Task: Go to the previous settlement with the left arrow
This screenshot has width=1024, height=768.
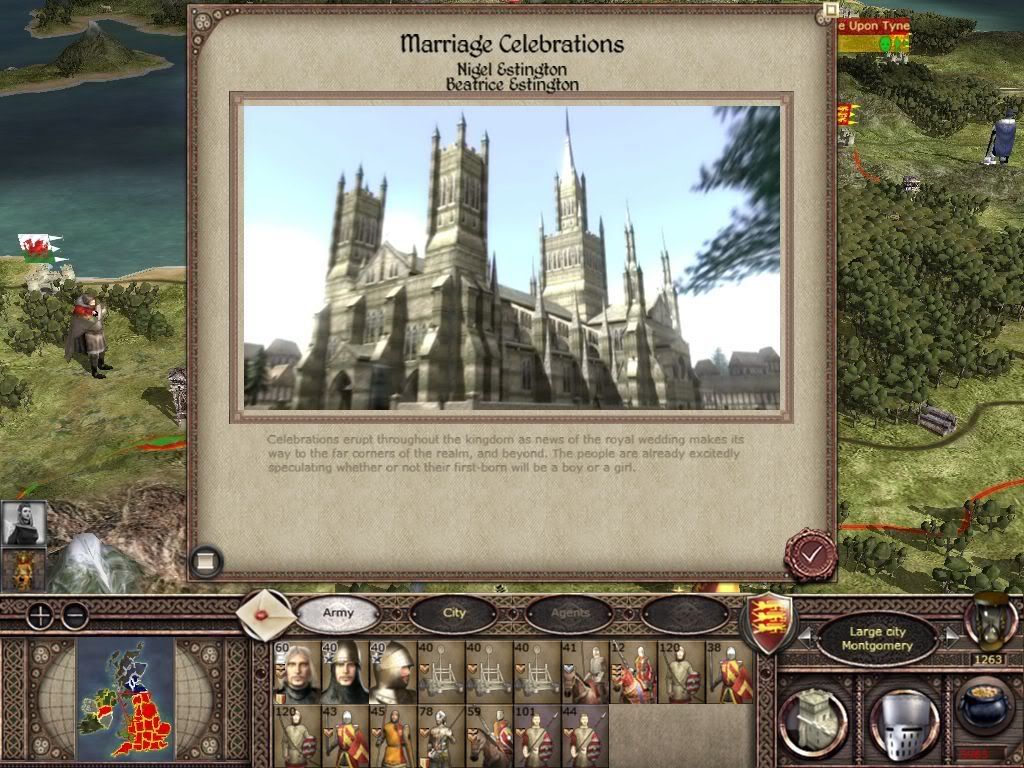Action: pos(805,637)
